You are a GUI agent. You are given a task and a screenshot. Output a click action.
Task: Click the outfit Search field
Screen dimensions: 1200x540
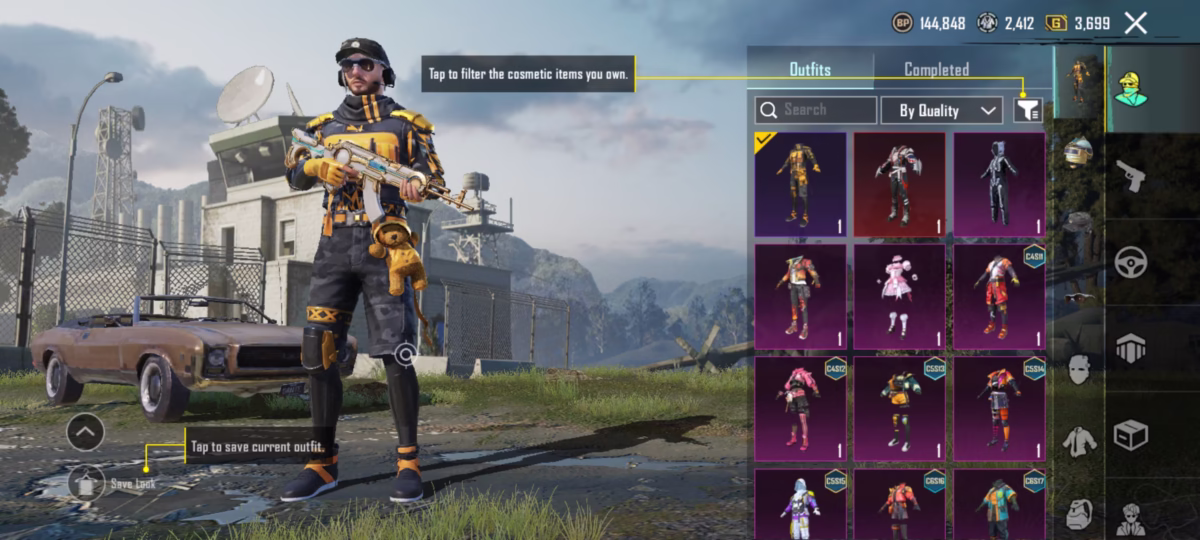[x=816, y=110]
